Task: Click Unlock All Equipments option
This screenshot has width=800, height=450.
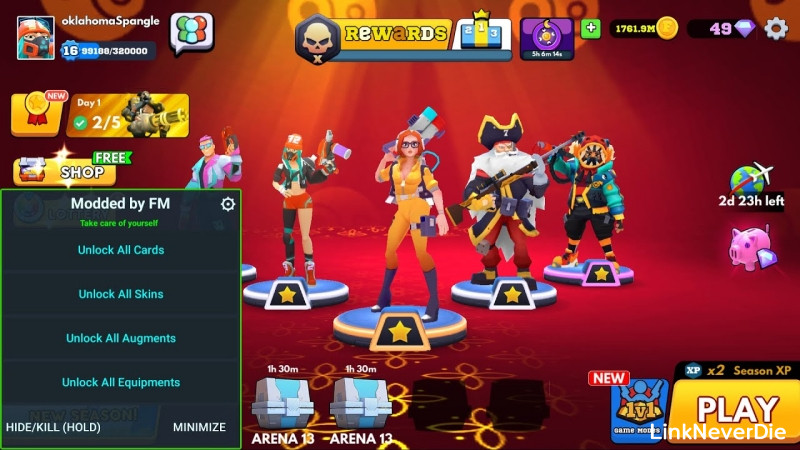Action: click(121, 382)
